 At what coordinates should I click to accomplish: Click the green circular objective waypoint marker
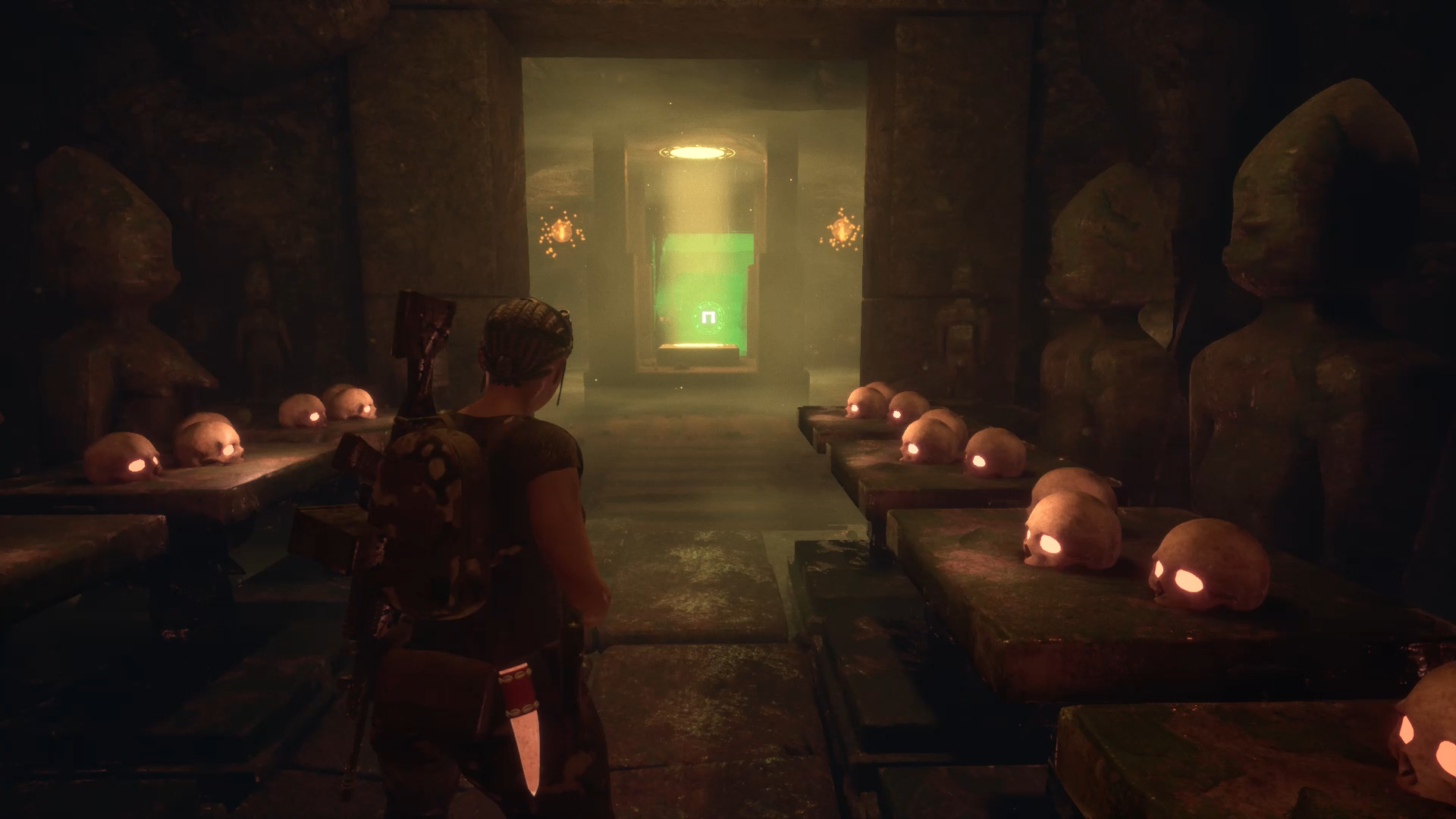tap(708, 316)
